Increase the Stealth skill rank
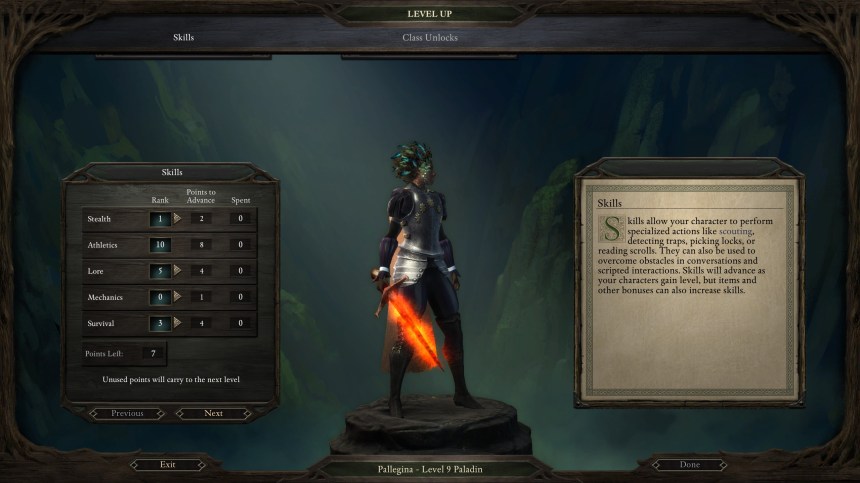860x483 pixels. coord(178,218)
